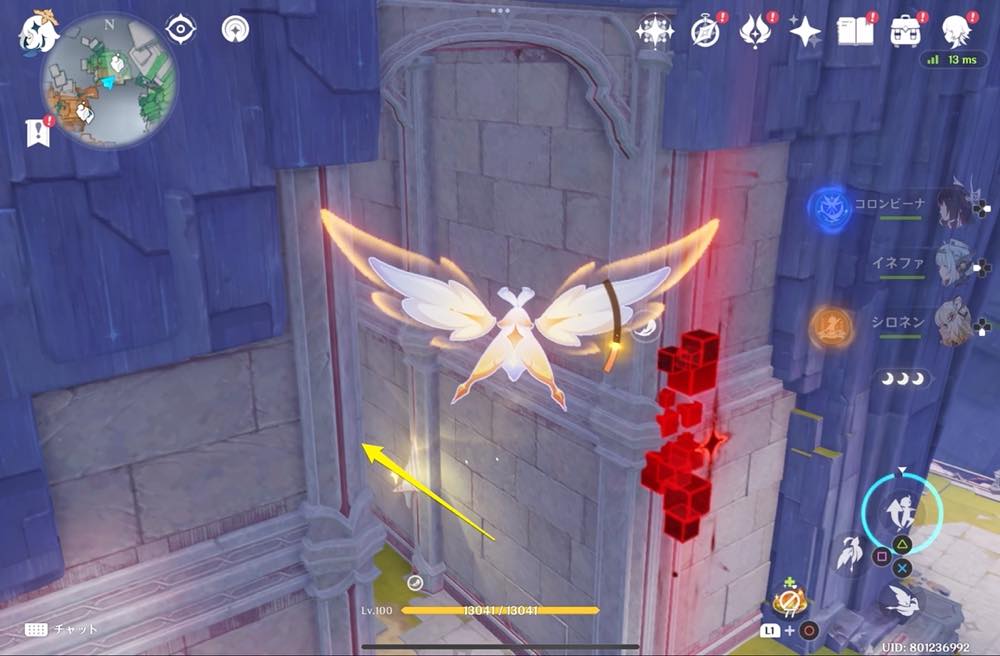The image size is (1000, 656).
Task: Tap the jump button inside the cyan ring
Action: pyautogui.click(x=897, y=512)
